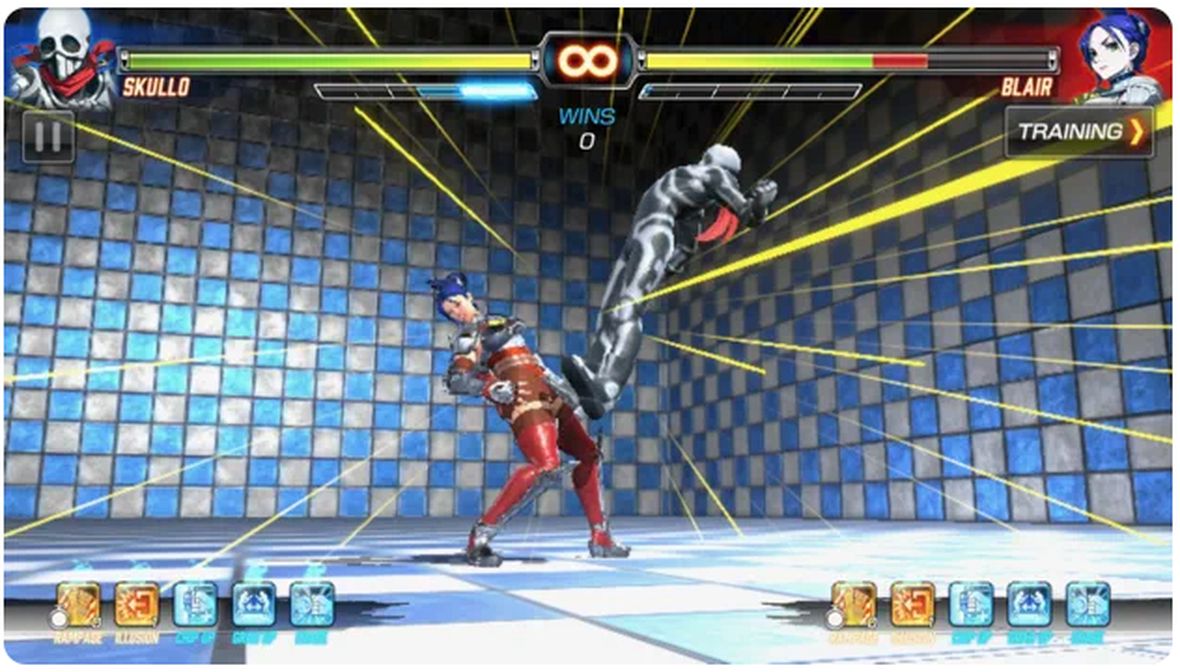Activate Skullo's Rampage skill
Screen dimensions: 1180x672
78,604
